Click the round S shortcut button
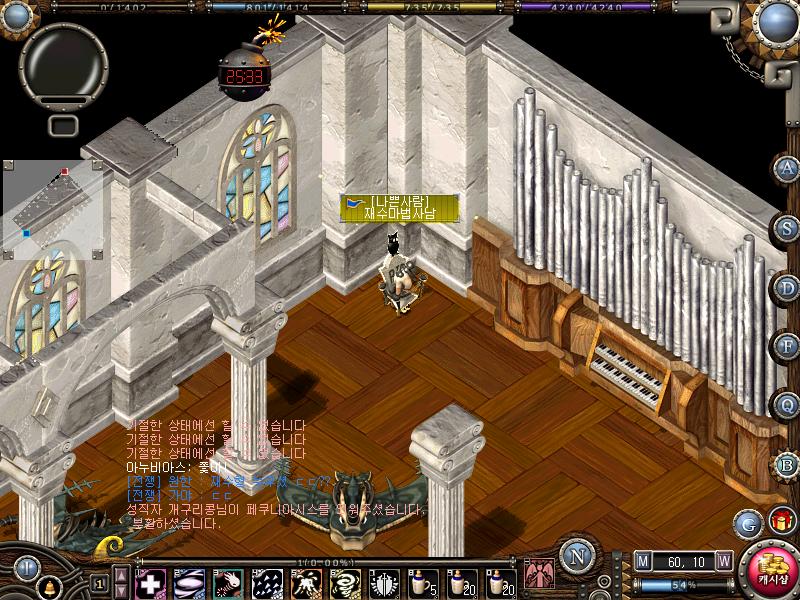 click(787, 227)
